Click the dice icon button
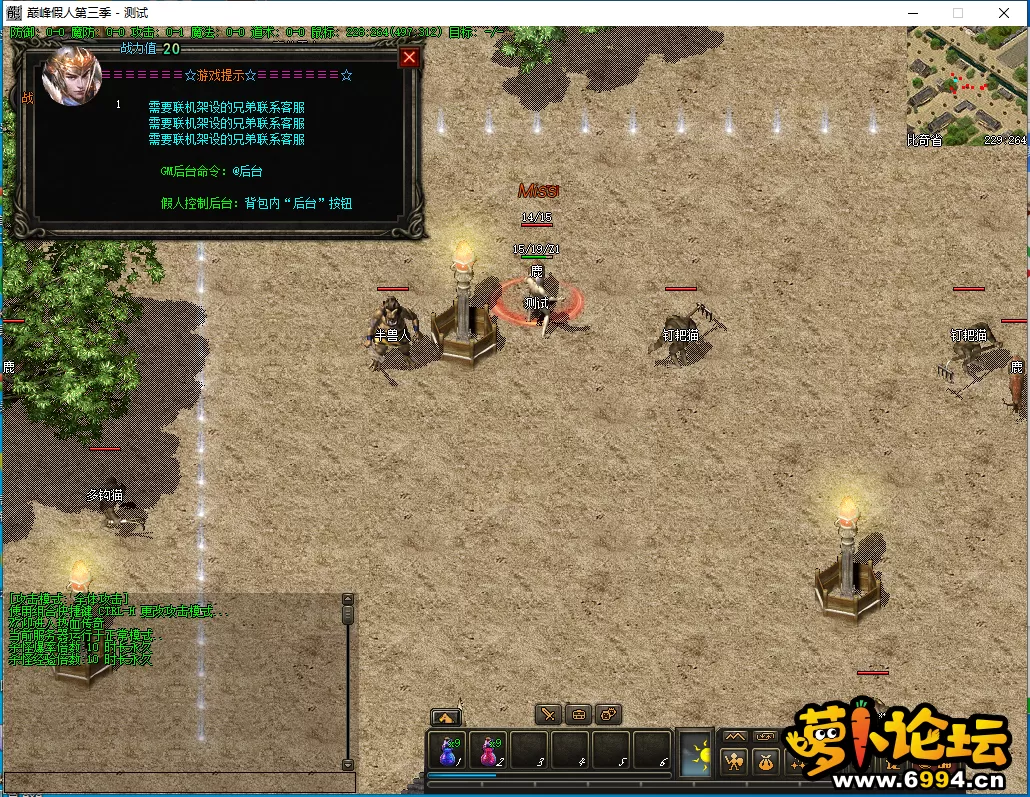1030x797 pixels. [x=608, y=714]
